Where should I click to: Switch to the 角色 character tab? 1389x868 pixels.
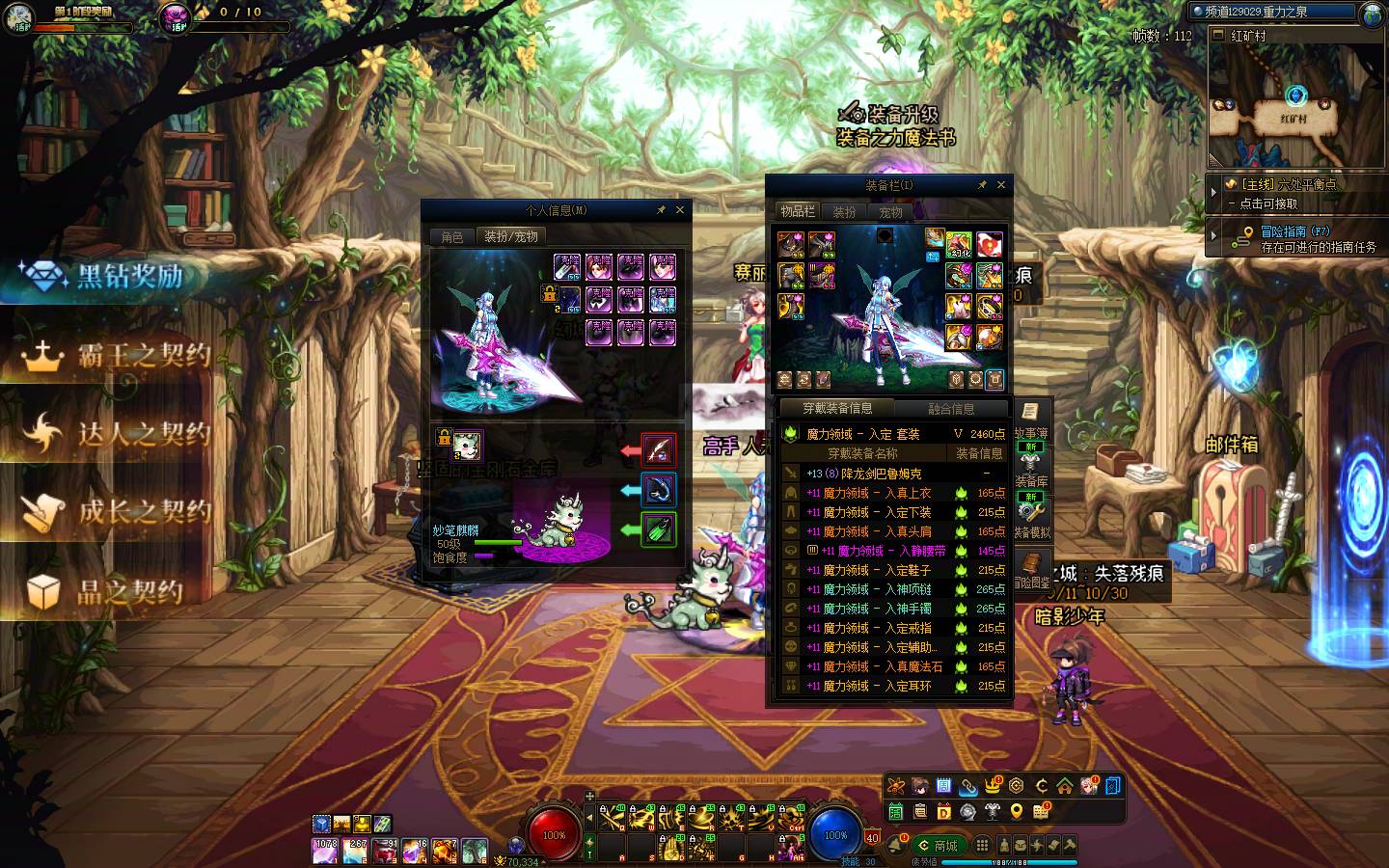452,236
